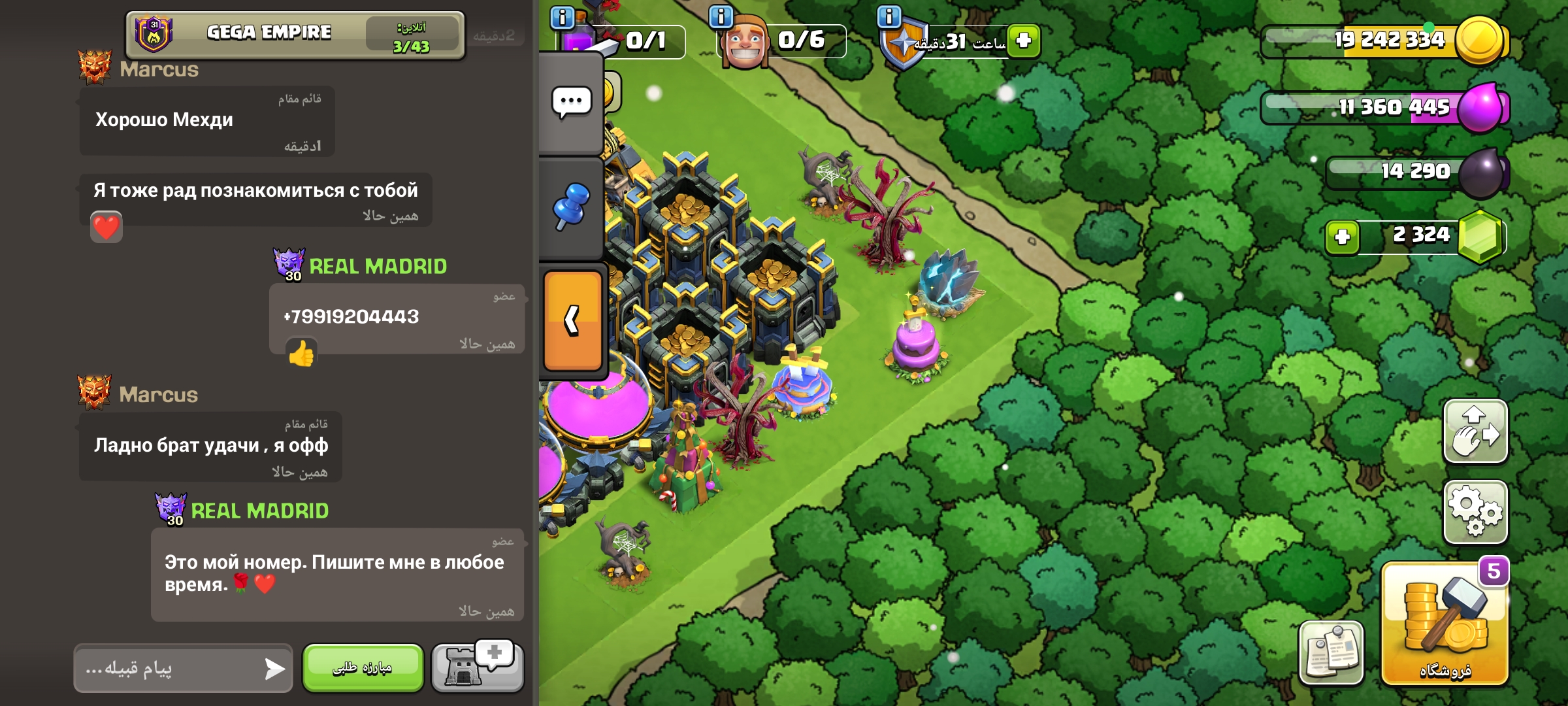Tap the thumbs-up reaction on phone number message

click(301, 354)
